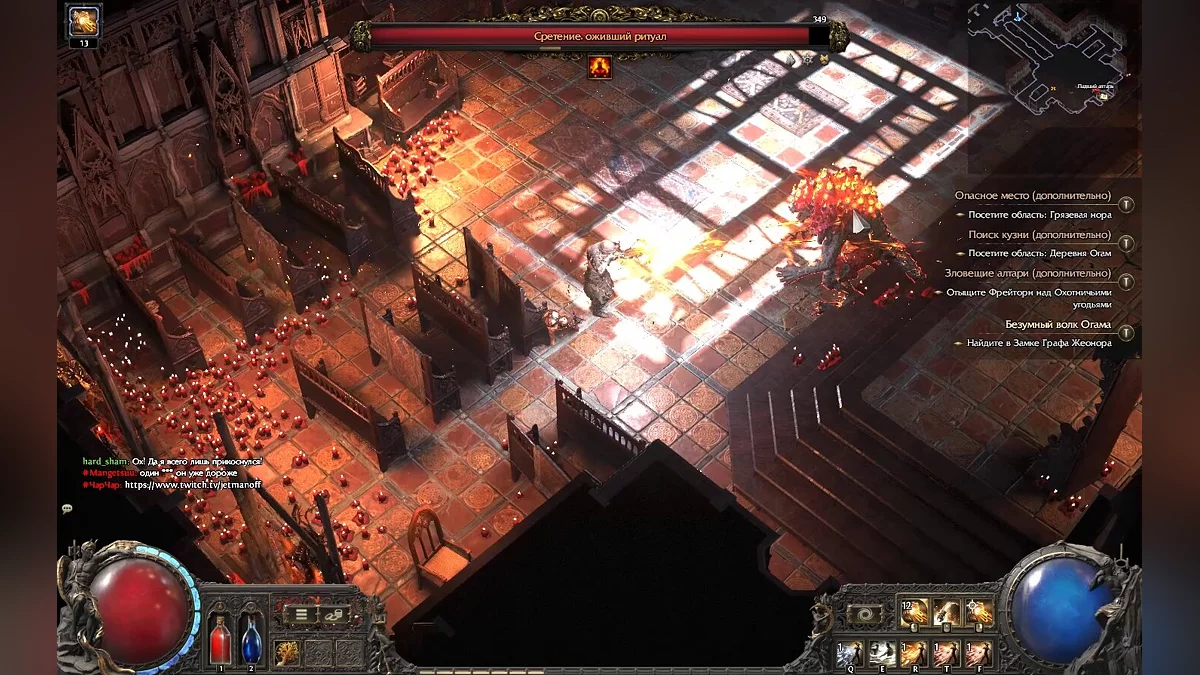Toggle the 'Поиск кузни' quest tracker button
1200x675 pixels.
(x=1126, y=243)
